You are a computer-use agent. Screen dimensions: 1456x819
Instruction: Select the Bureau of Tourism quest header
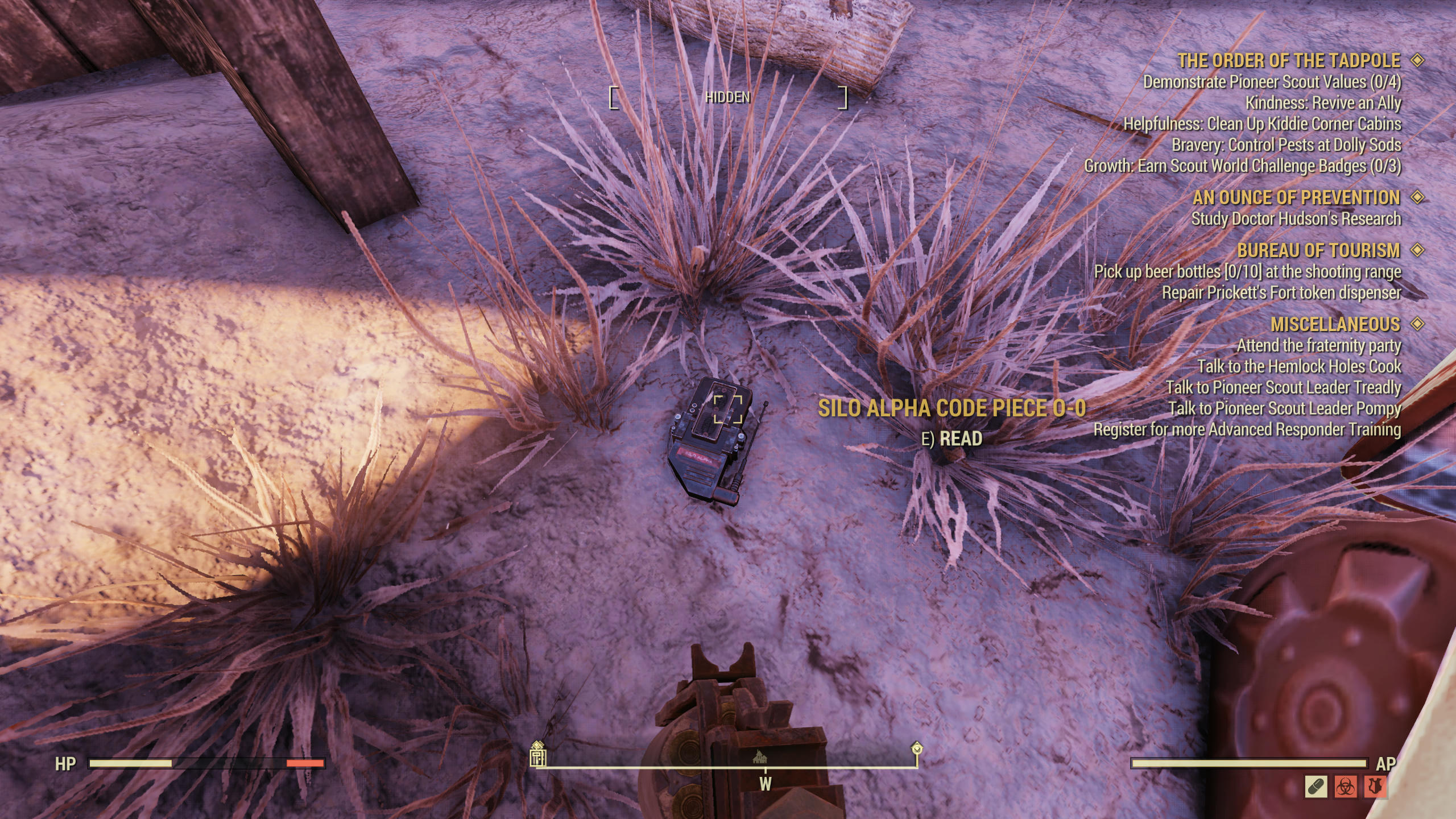pos(1318,250)
